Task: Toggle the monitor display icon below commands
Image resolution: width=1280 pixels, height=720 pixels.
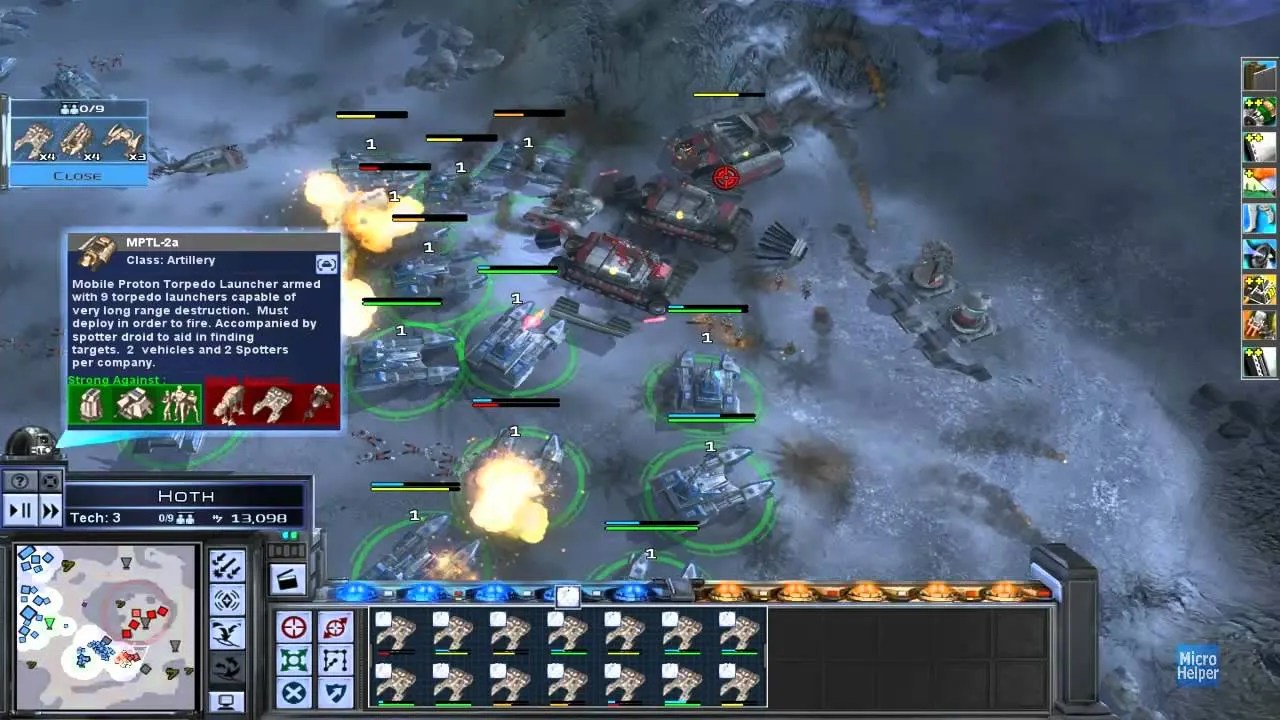Action: [x=227, y=700]
